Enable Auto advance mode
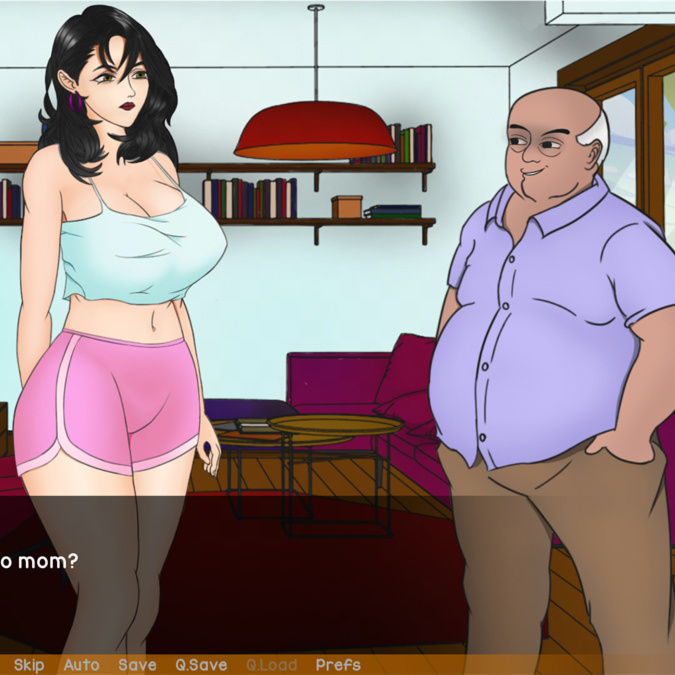The height and width of the screenshot is (675, 675). pos(82,665)
